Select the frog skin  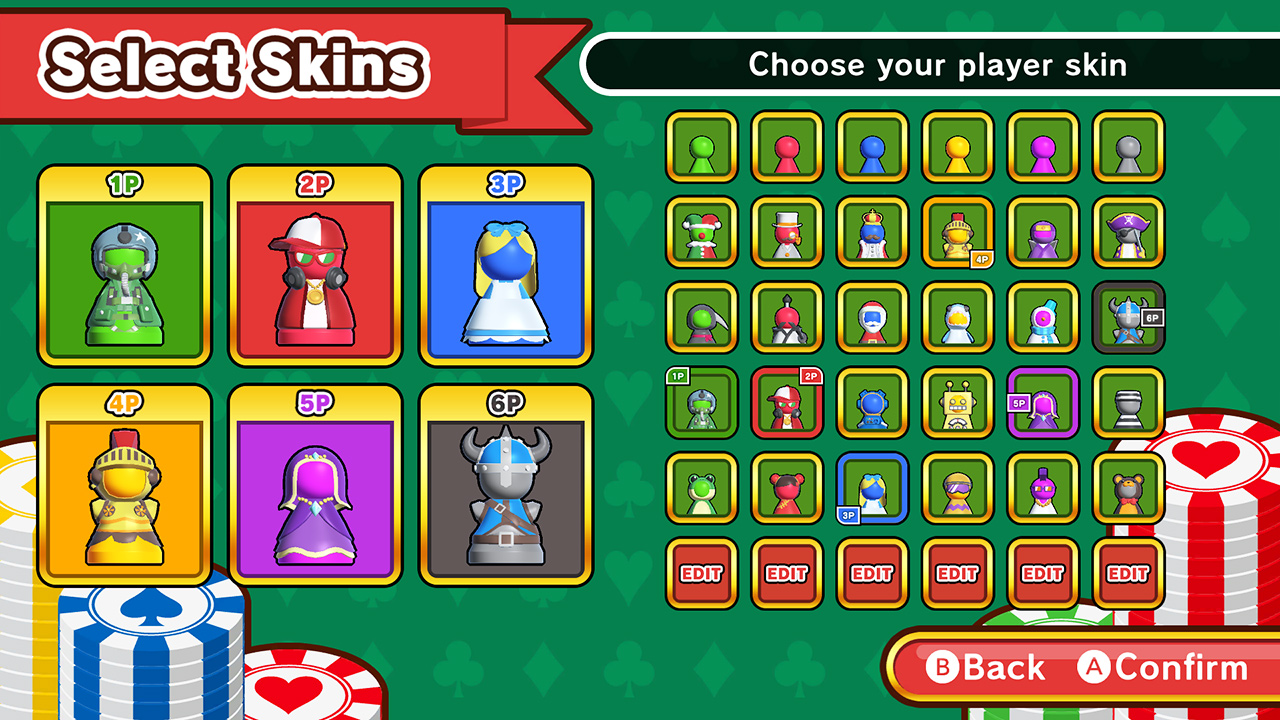tap(701, 489)
